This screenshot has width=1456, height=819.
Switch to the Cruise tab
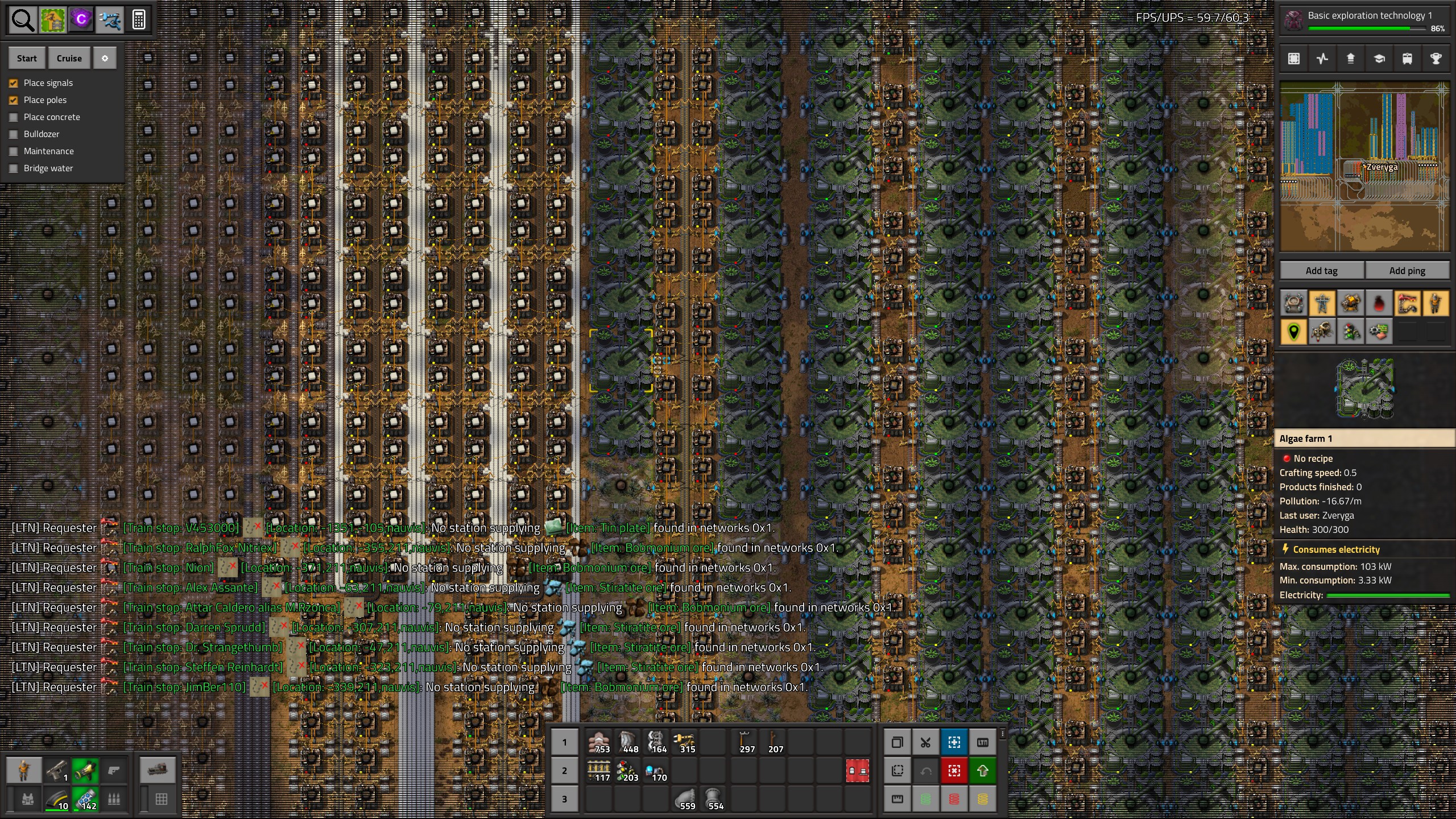(69, 57)
